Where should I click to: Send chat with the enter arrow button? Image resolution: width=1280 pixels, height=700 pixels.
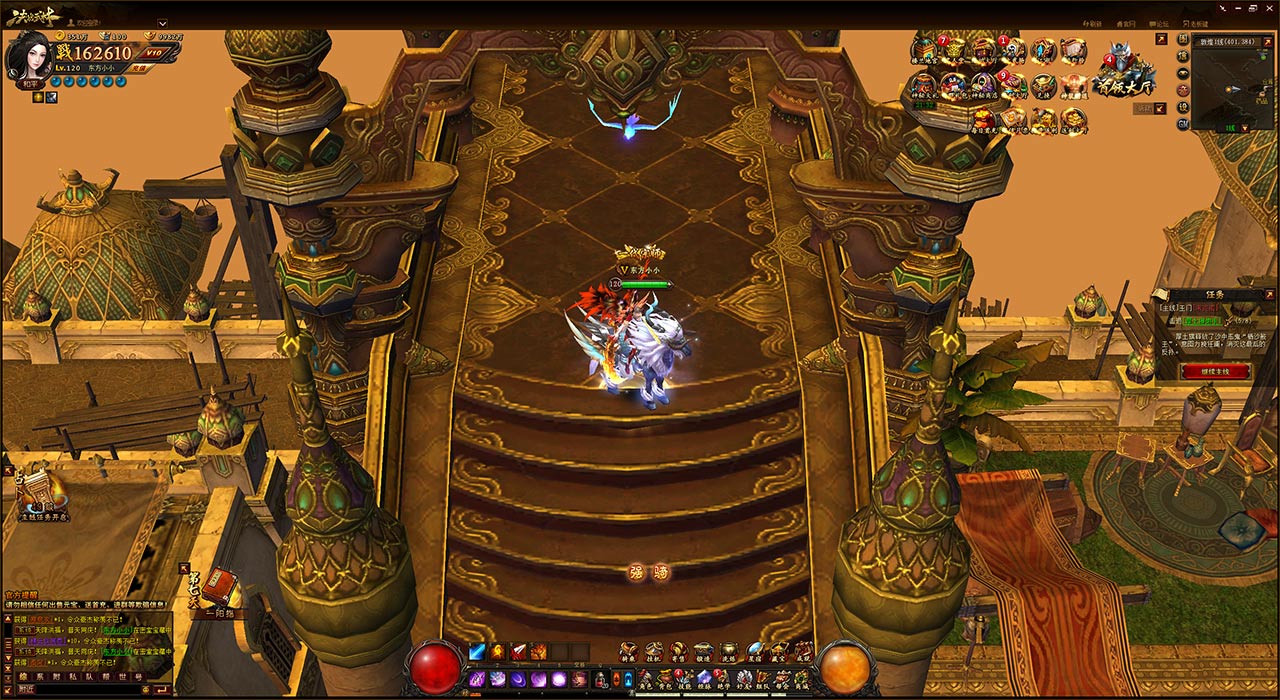(x=161, y=689)
